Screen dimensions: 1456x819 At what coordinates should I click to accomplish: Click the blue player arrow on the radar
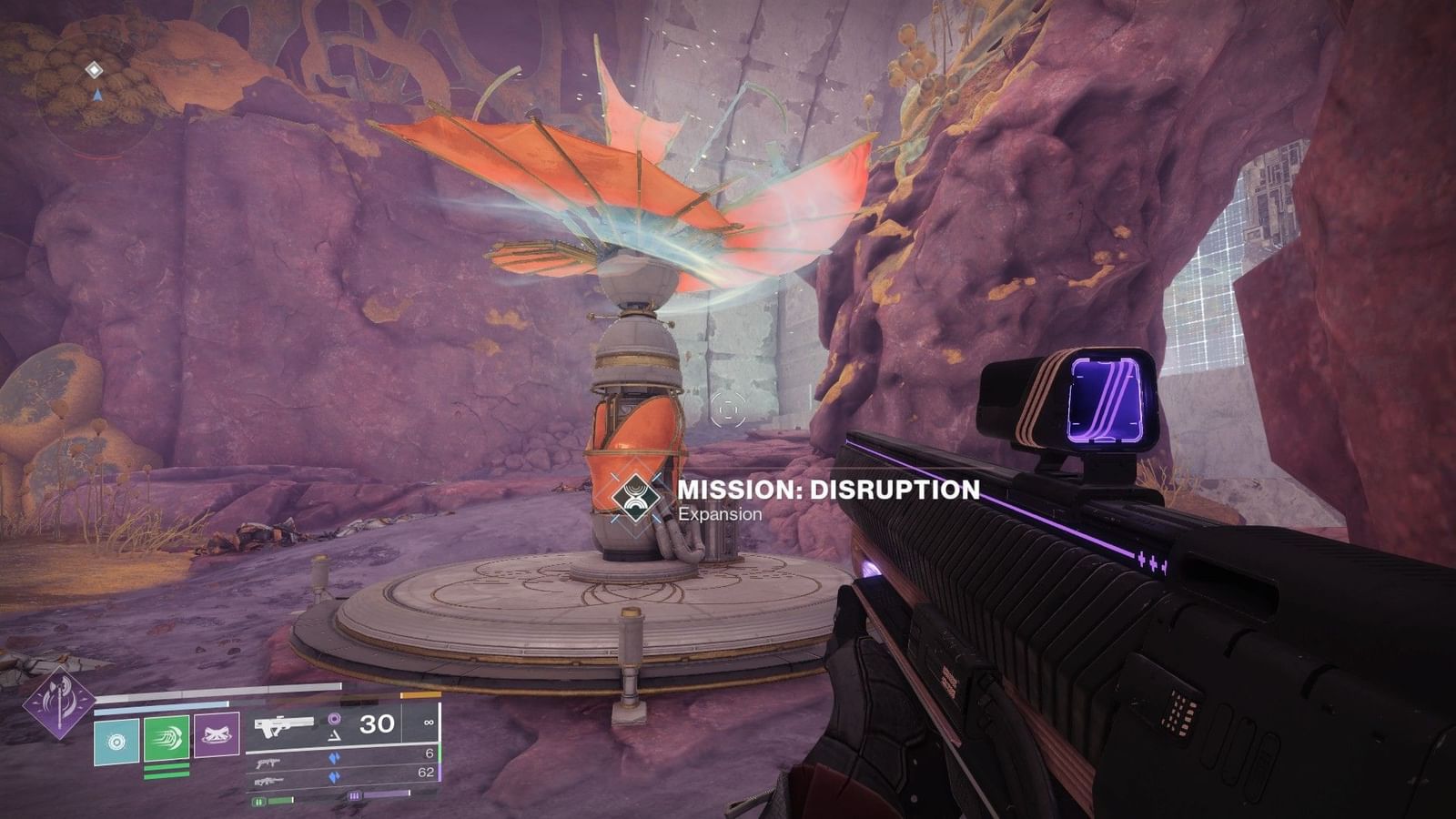(x=97, y=95)
